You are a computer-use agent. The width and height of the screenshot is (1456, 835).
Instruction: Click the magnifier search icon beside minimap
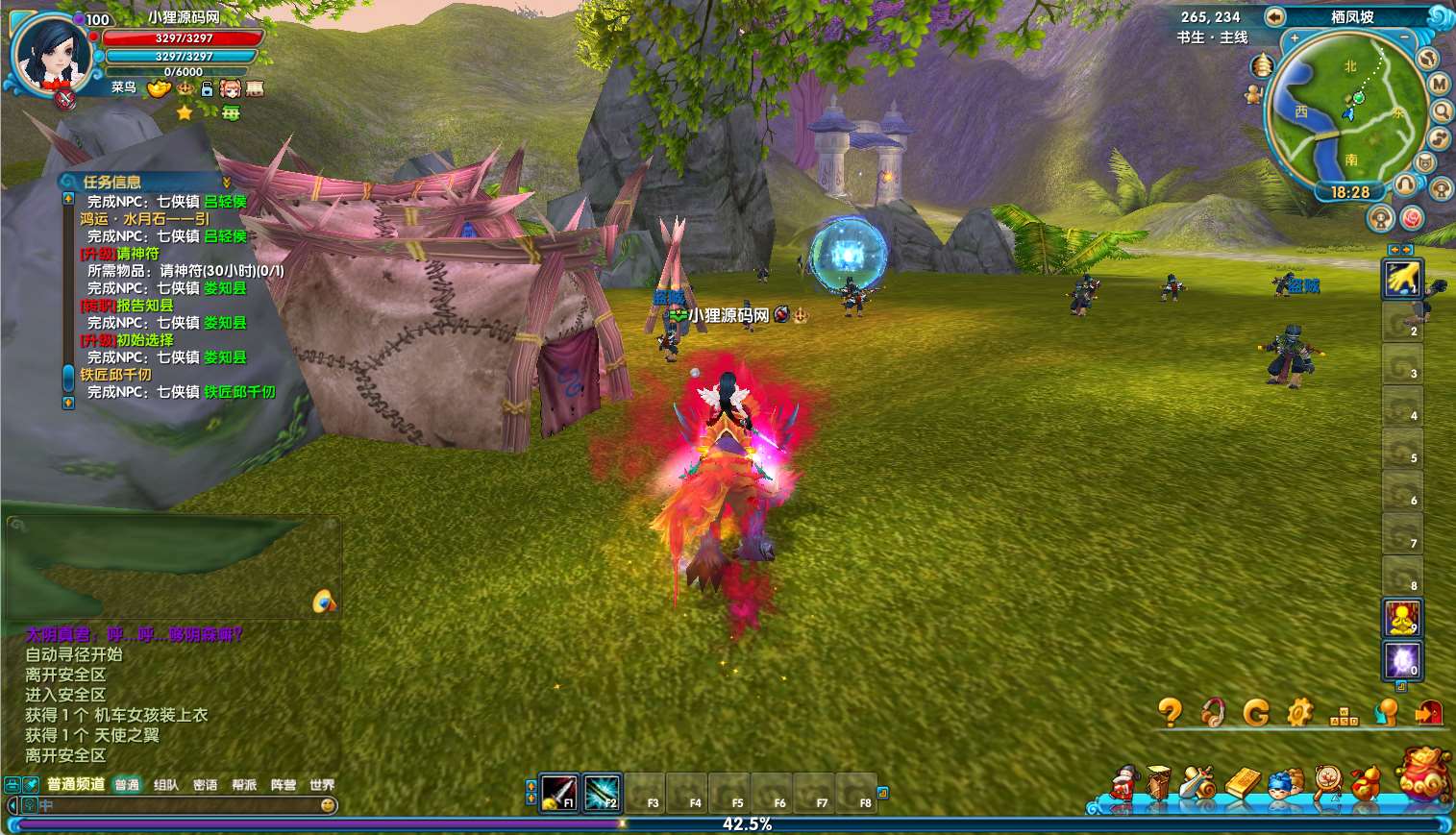click(x=1442, y=111)
